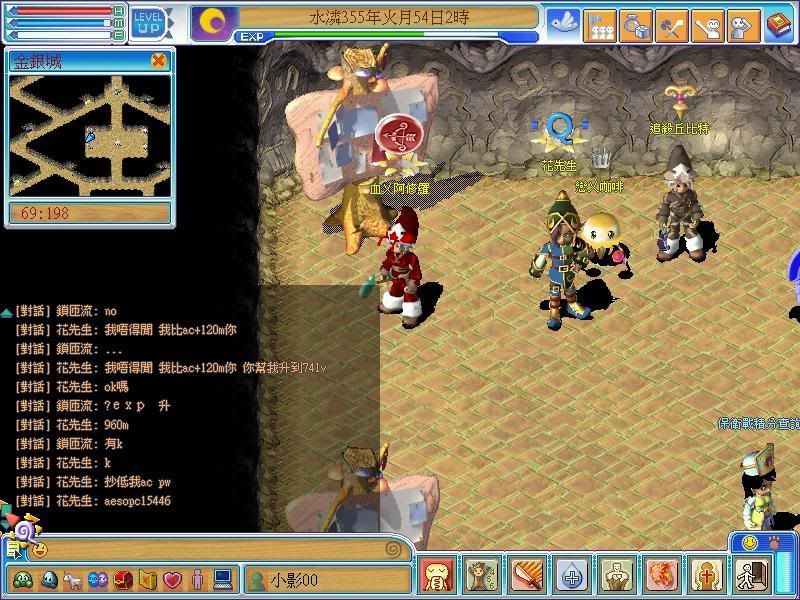
Task: Close the 金銀城 minimap panel
Action: (x=158, y=61)
